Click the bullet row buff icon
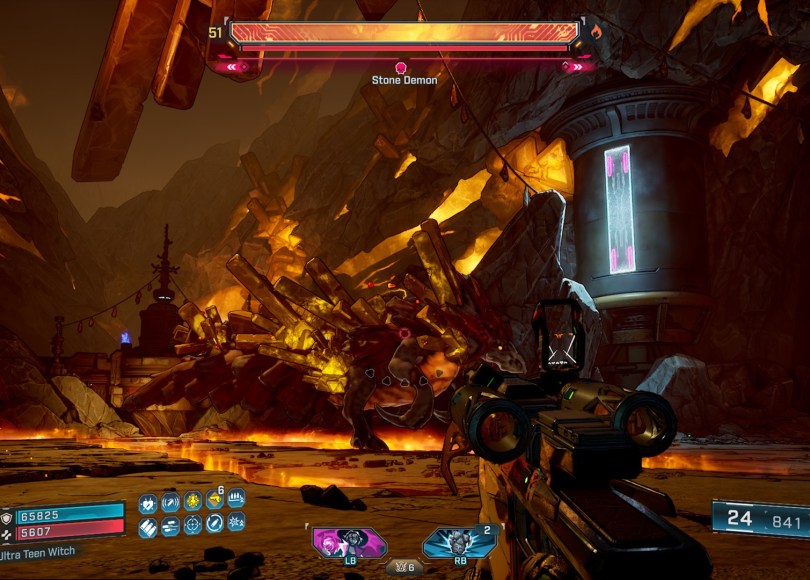This screenshot has width=810, height=580. point(236,498)
